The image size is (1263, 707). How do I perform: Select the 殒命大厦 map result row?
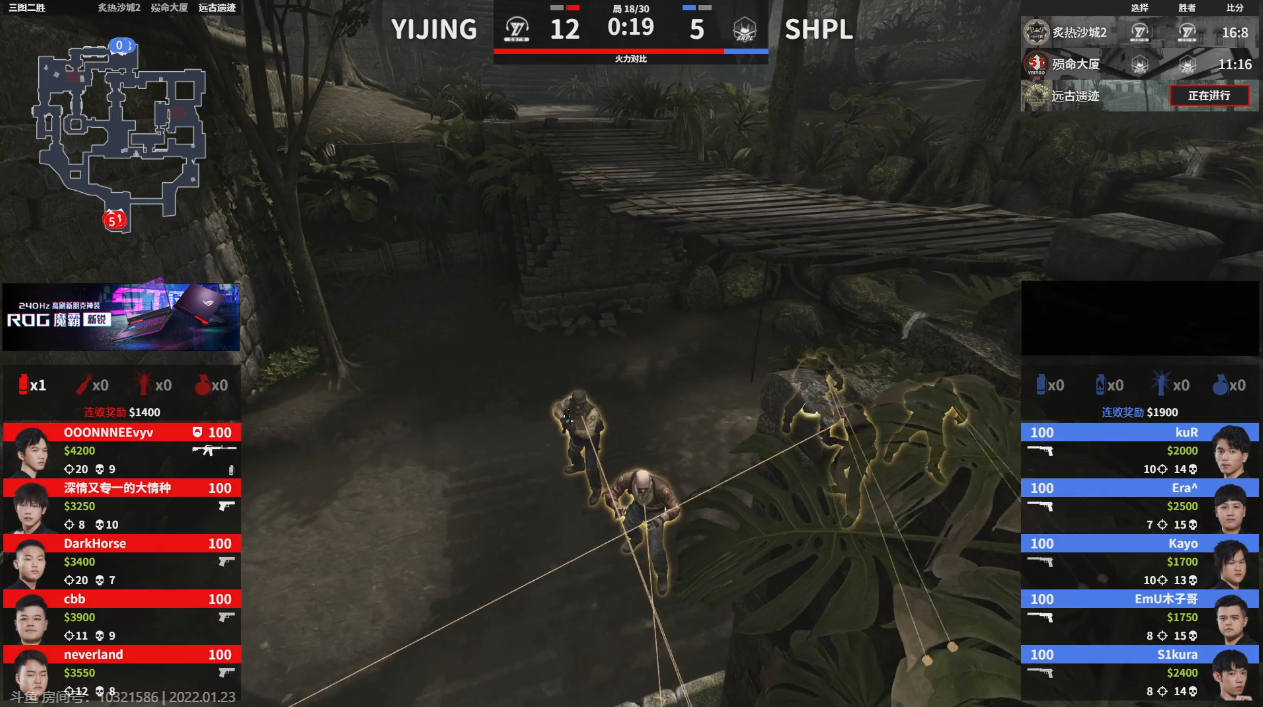tap(1139, 64)
